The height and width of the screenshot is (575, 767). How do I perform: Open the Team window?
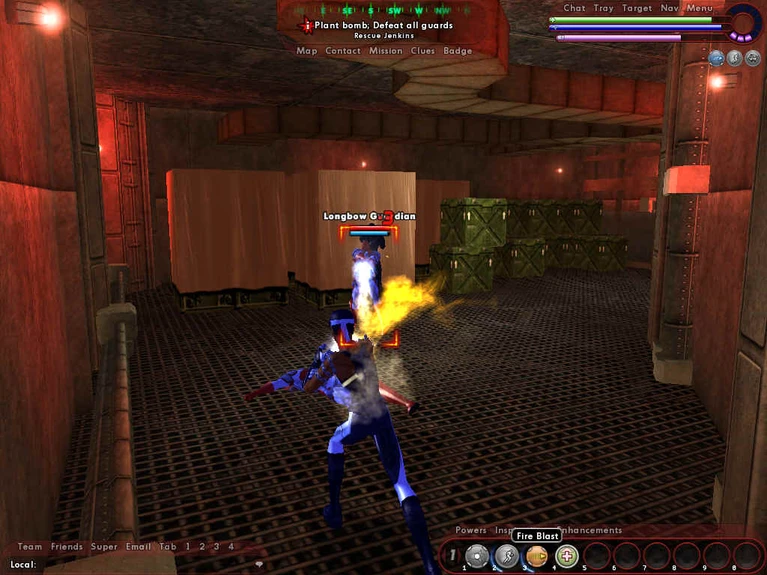pyautogui.click(x=30, y=547)
